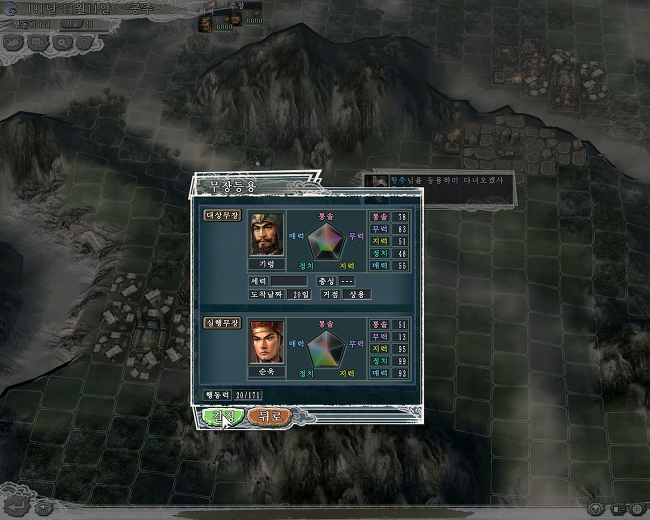Viewport: 650px width, 520px height.
Task: Confirm the recruitment with the green 결정 button
Action: 222,416
